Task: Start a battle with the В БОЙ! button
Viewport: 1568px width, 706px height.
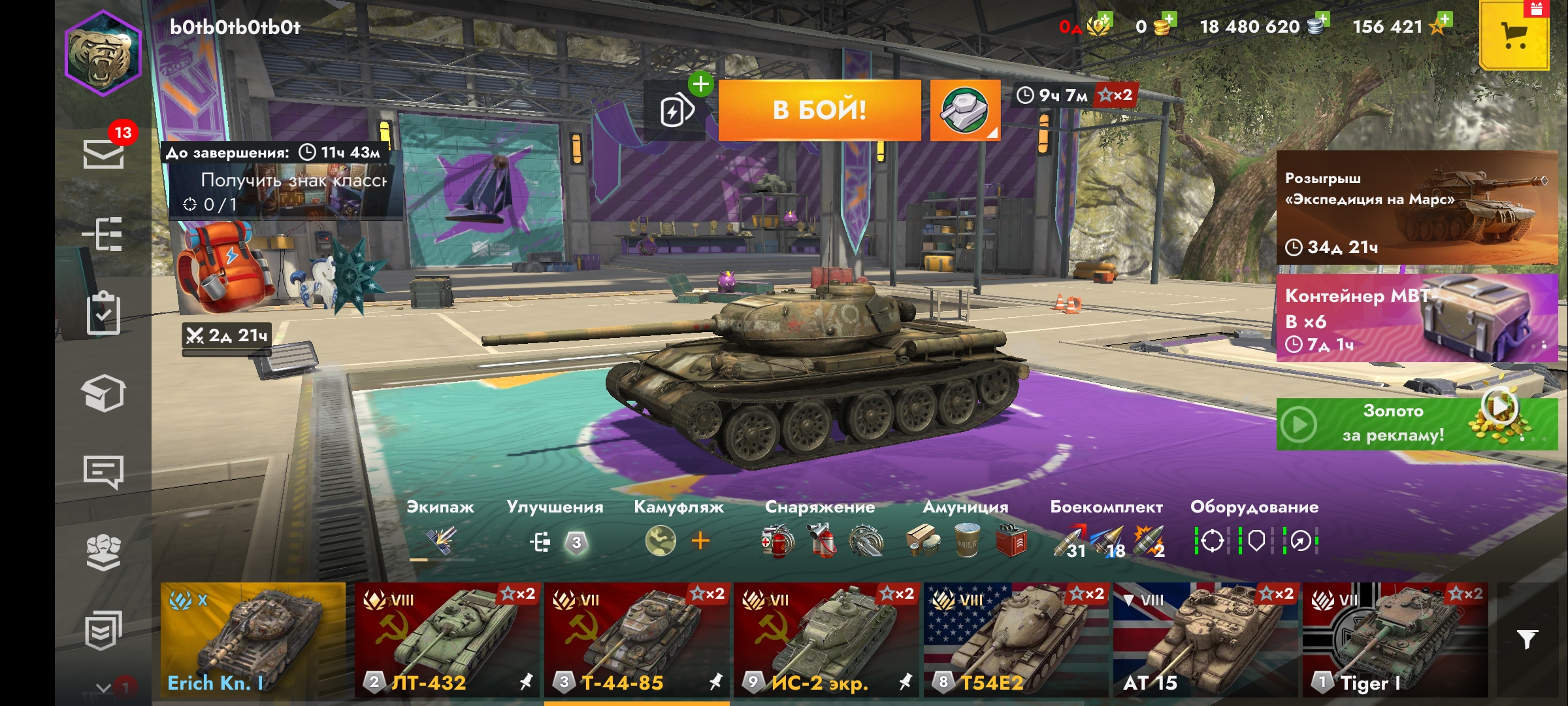Action: point(819,110)
